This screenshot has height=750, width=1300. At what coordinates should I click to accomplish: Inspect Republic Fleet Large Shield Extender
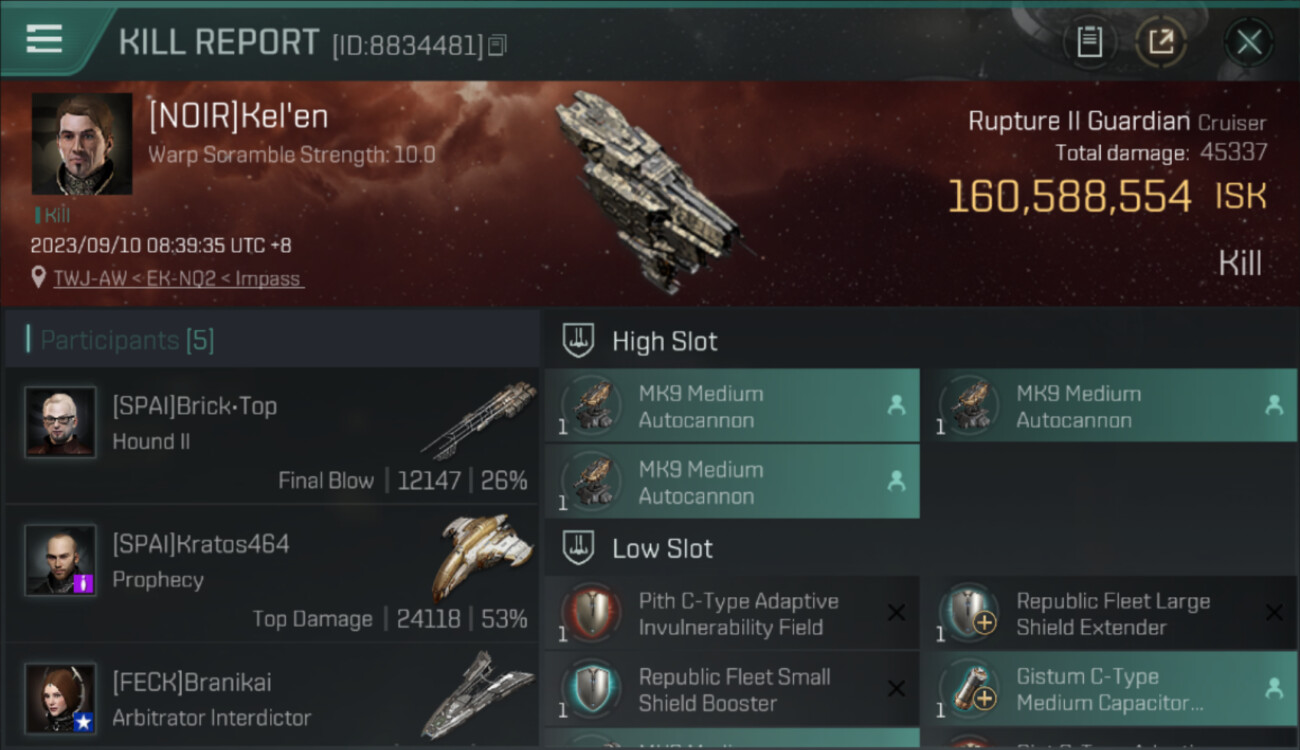click(1110, 614)
